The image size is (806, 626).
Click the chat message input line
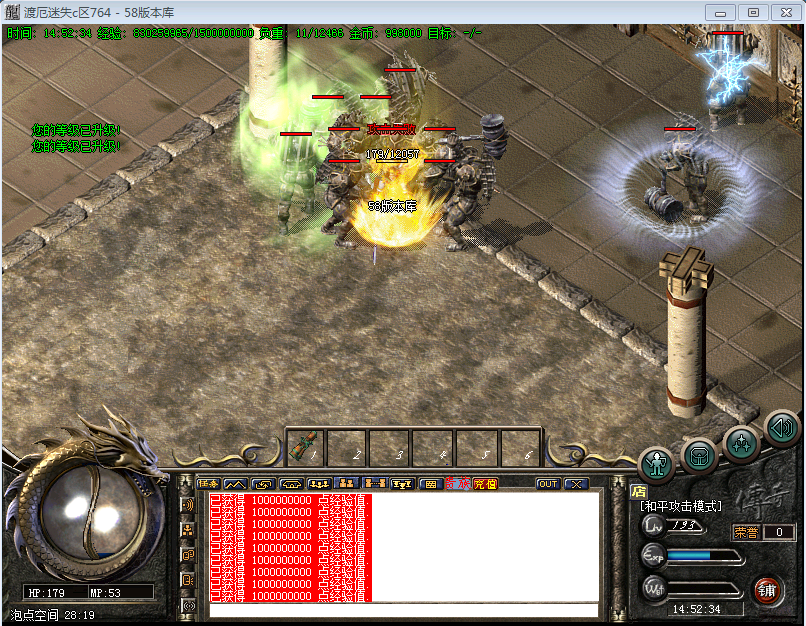click(x=403, y=609)
